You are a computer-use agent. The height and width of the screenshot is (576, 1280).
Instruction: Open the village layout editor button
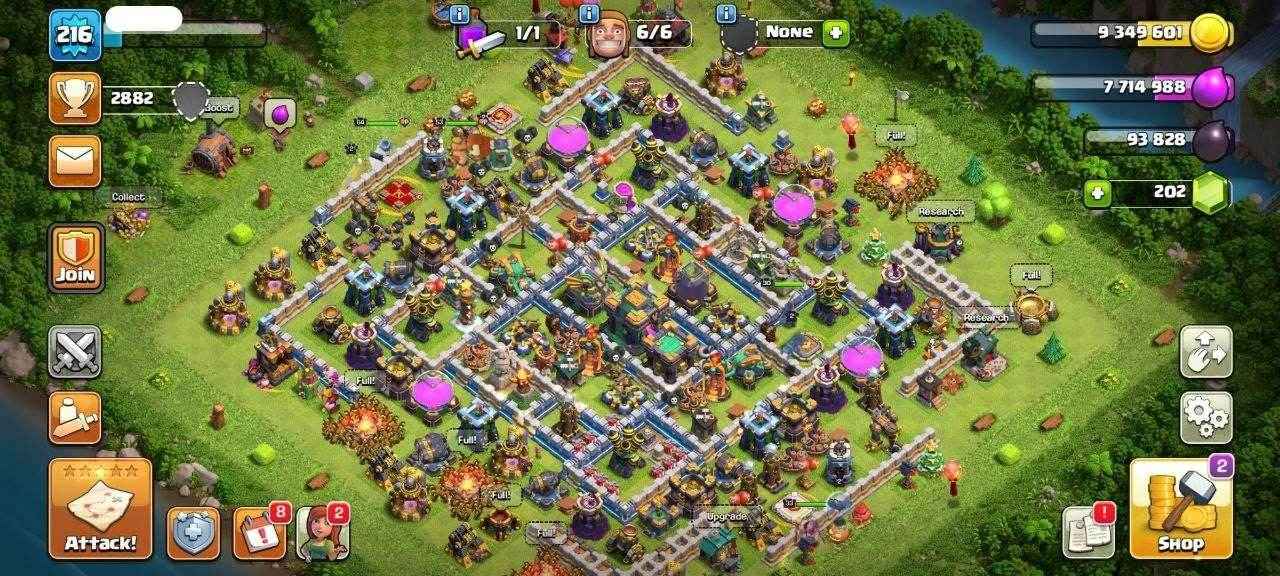coord(1205,351)
